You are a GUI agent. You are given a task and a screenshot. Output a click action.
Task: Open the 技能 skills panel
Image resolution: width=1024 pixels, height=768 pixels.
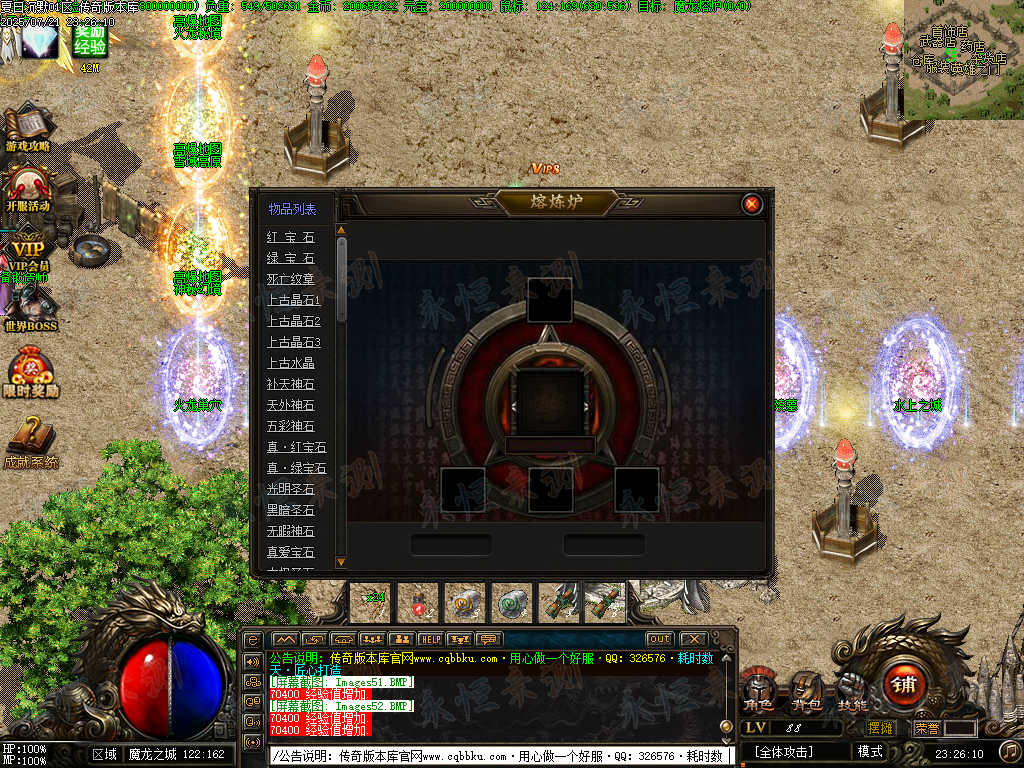point(852,688)
